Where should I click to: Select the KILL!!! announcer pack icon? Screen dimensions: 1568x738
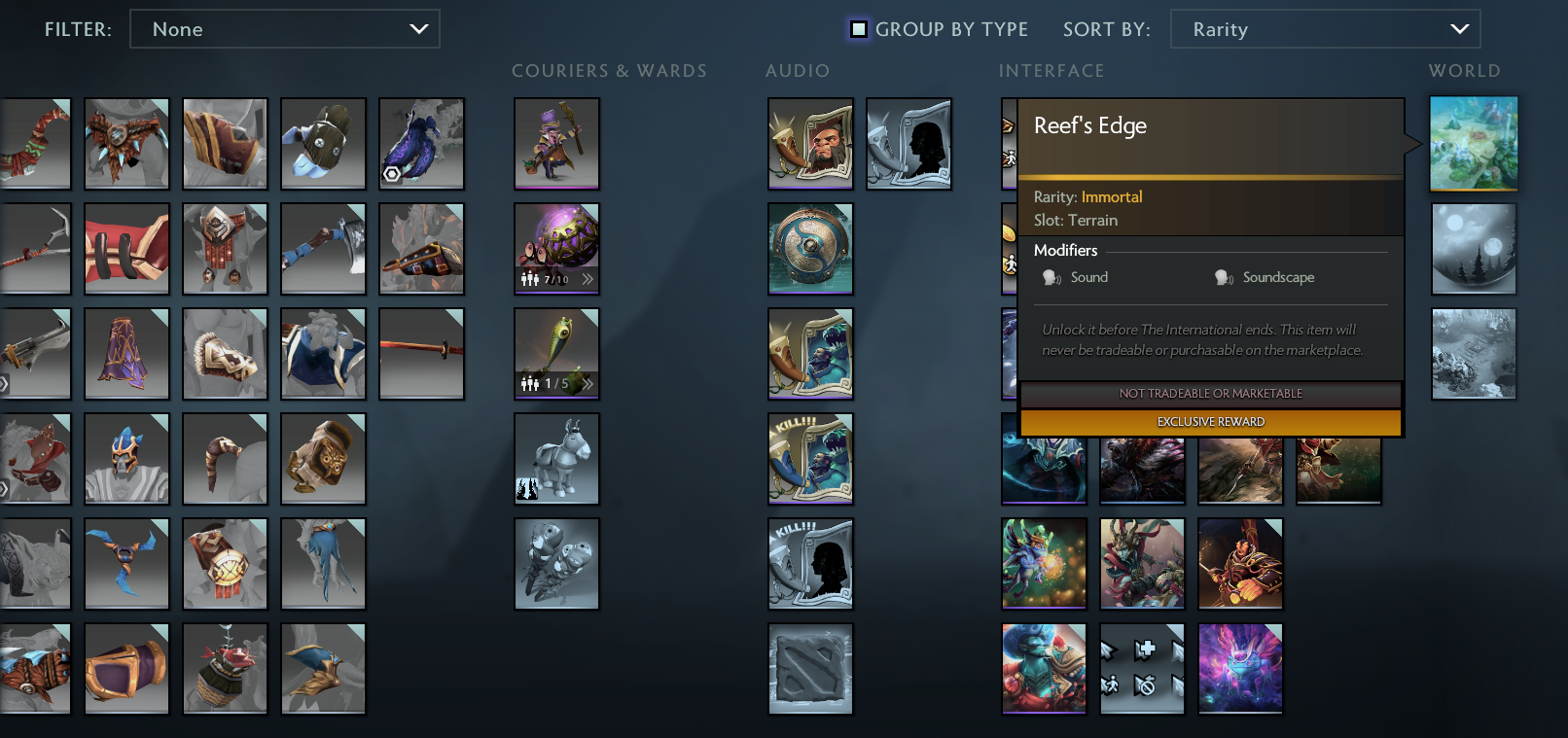[x=810, y=458]
